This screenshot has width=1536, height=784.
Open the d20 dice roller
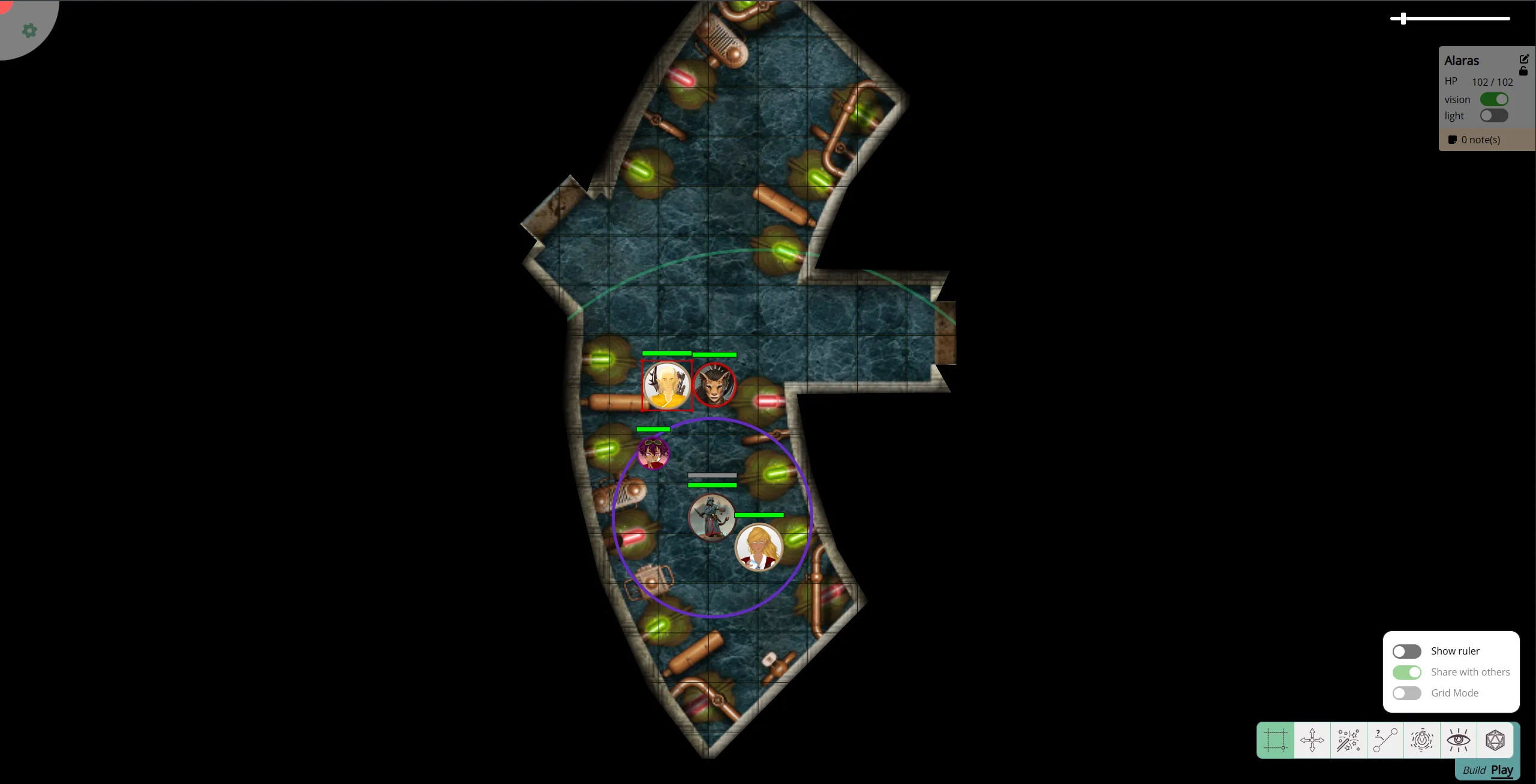(1496, 740)
